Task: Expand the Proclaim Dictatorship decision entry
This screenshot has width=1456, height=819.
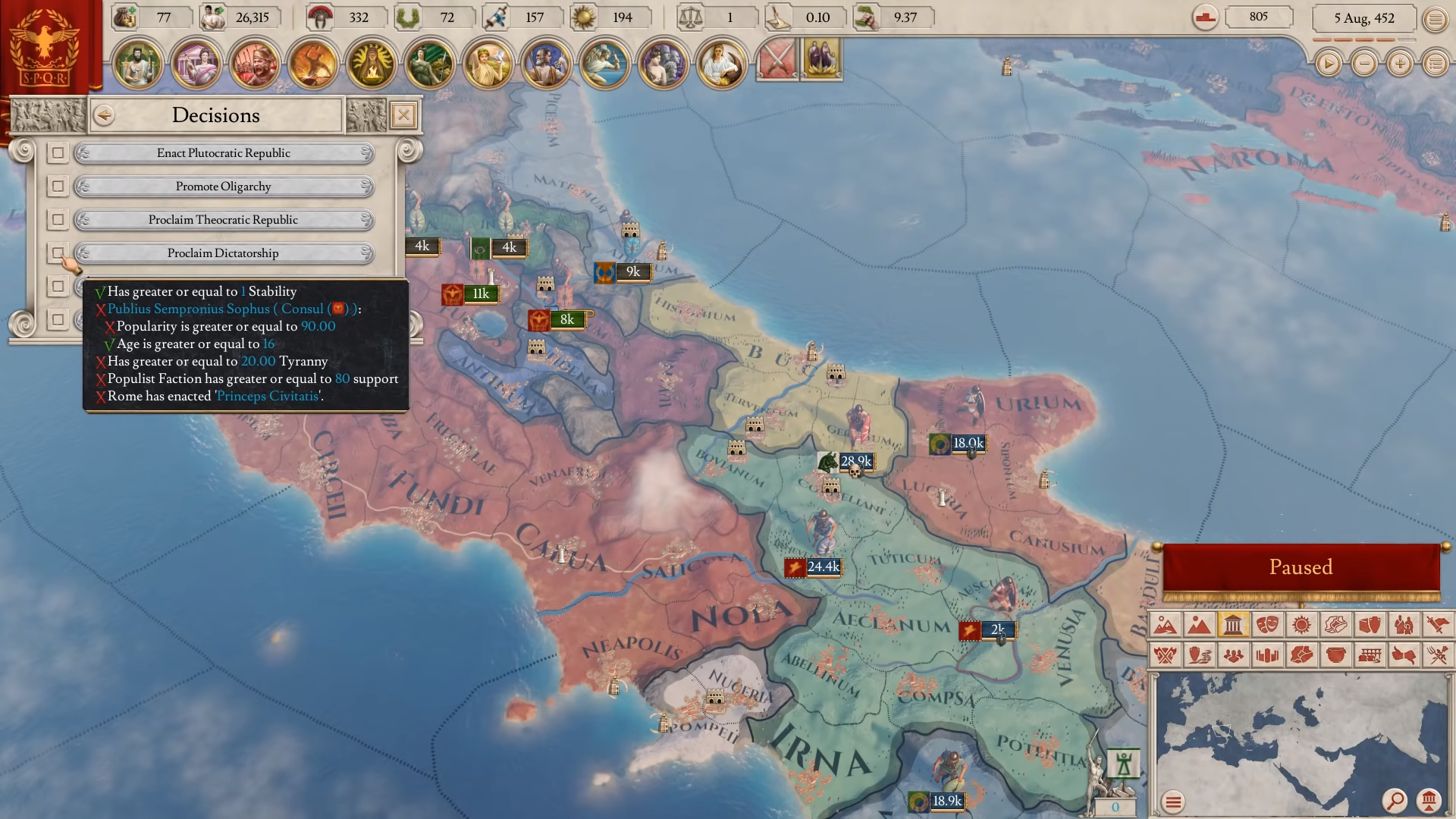Action: pos(224,253)
